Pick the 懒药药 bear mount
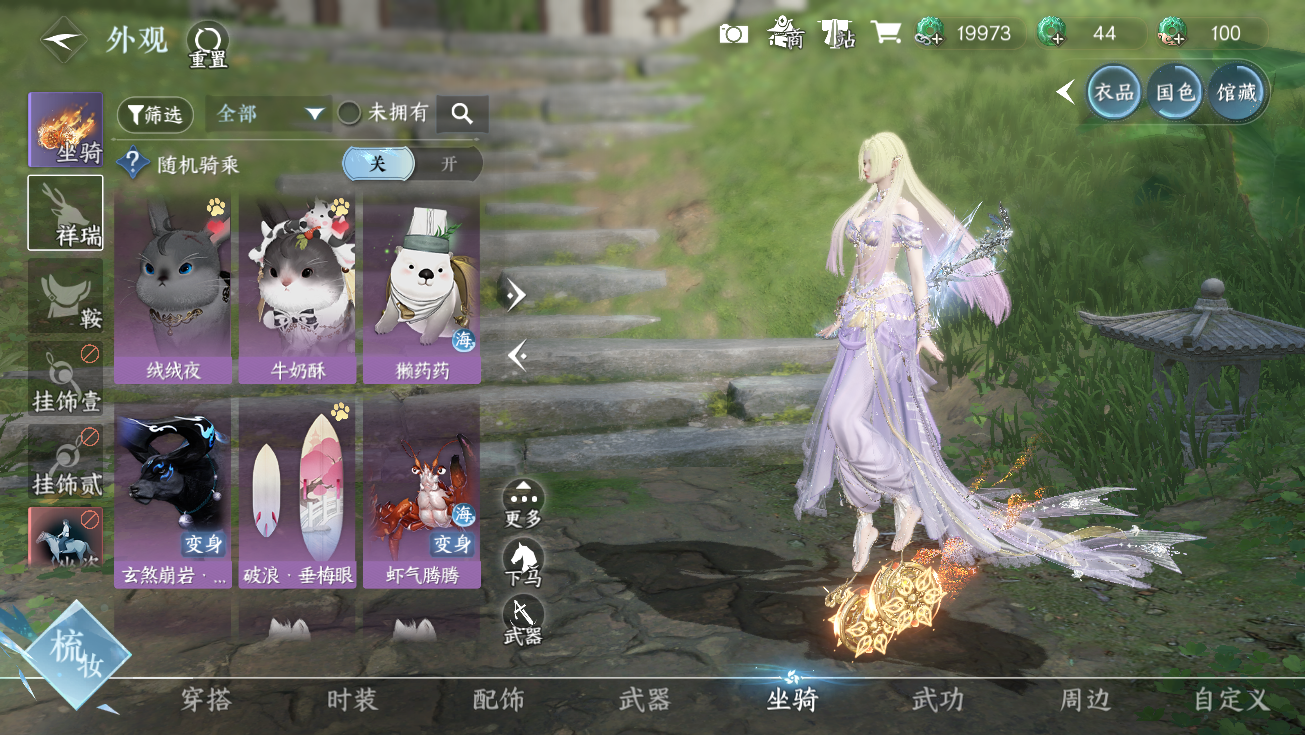The width and height of the screenshot is (1305, 735). pos(421,288)
